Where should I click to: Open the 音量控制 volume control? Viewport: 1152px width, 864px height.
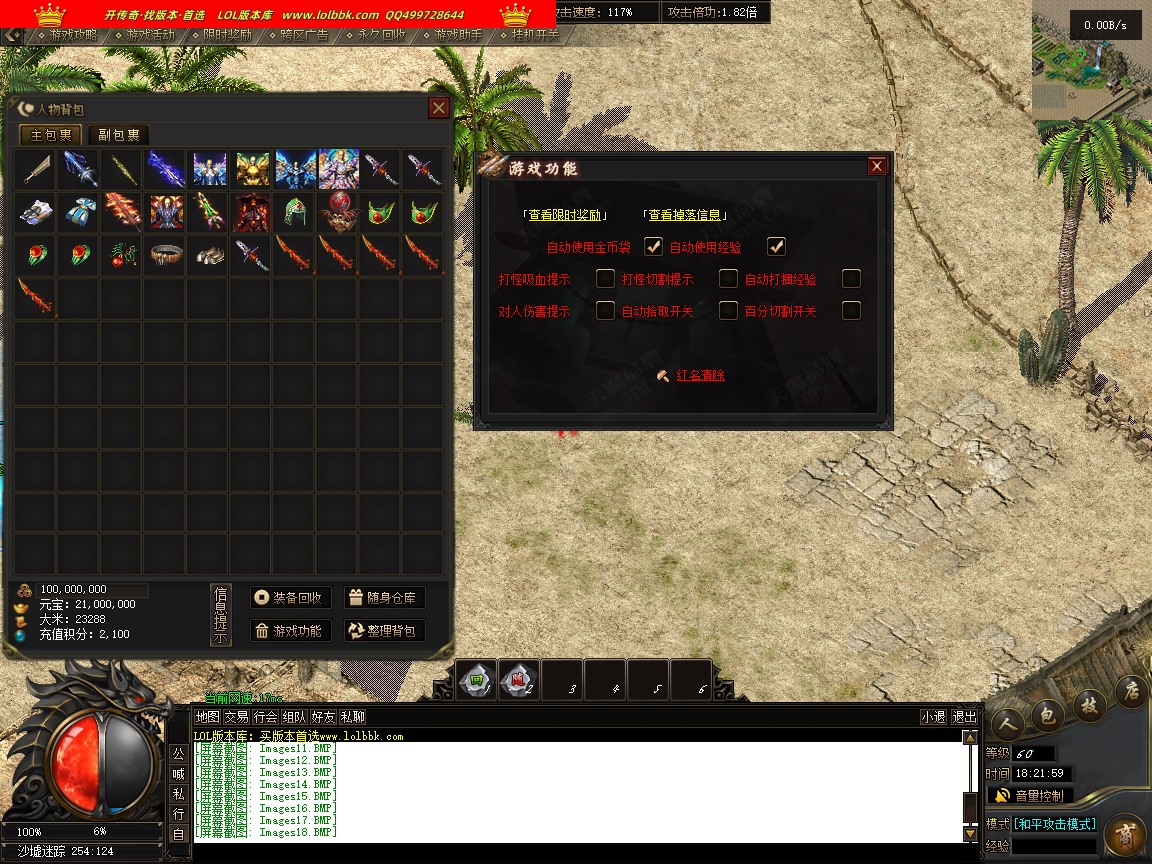coord(1030,796)
